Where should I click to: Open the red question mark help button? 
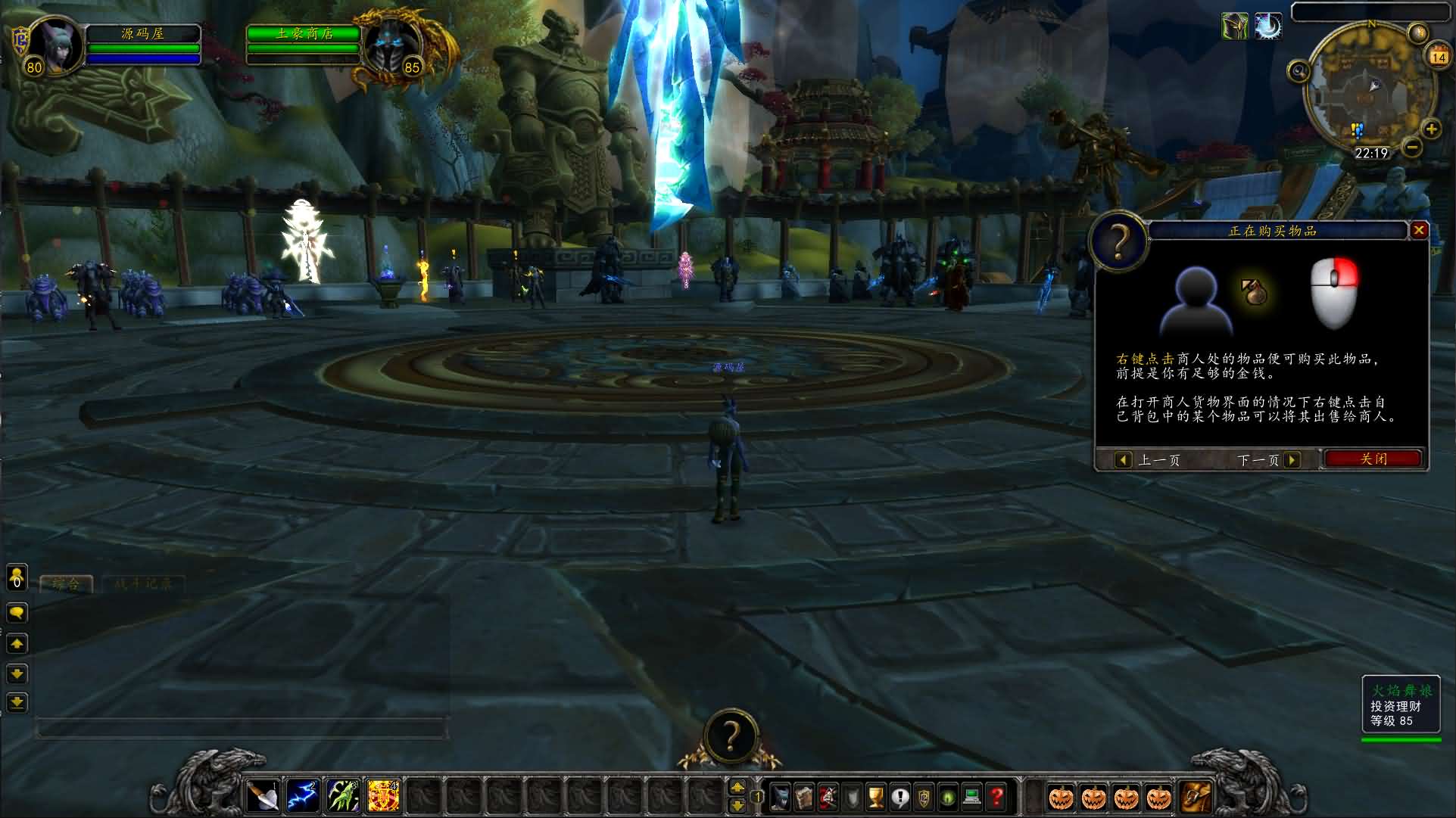(996, 797)
